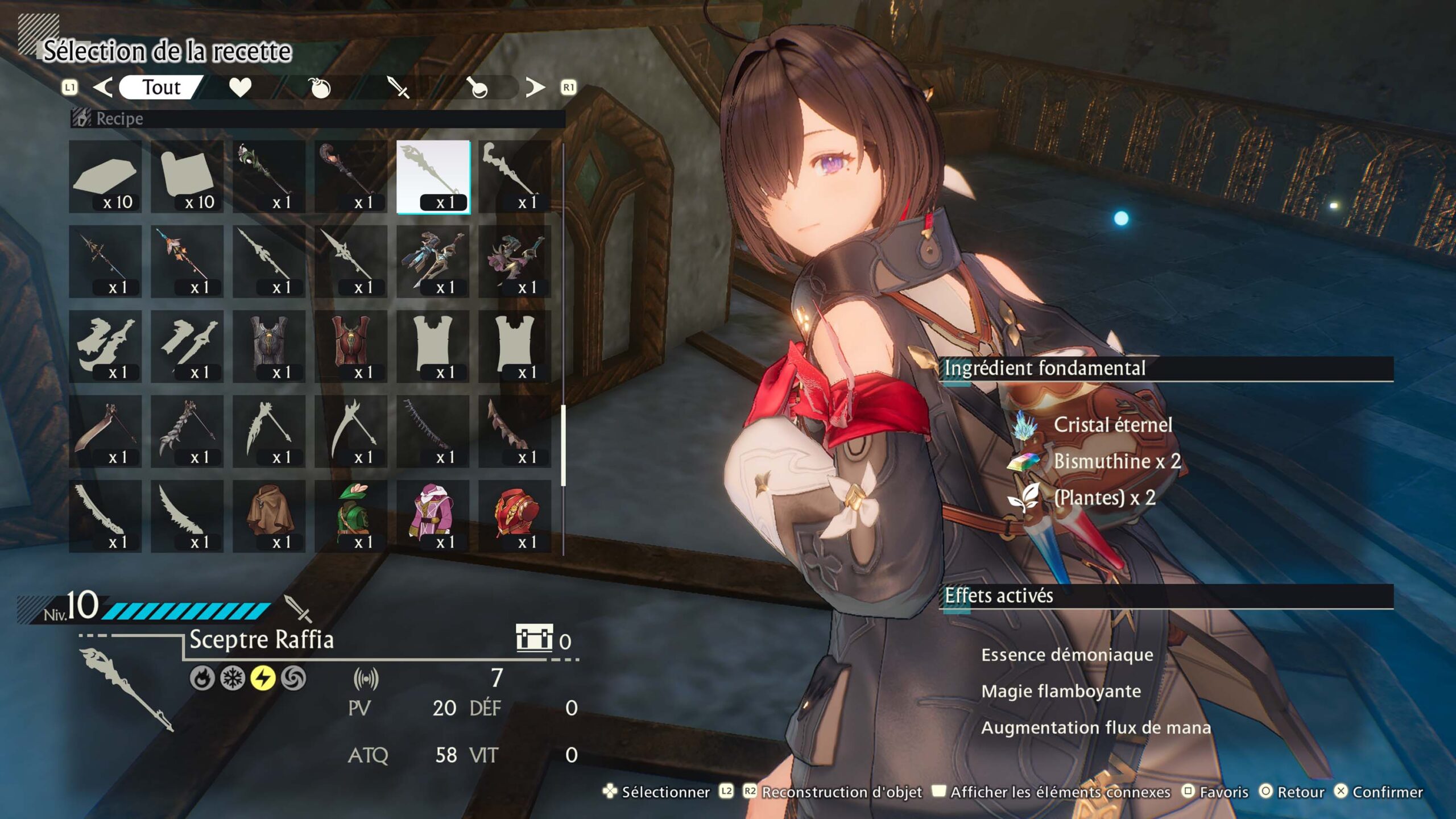Select the Bismuthine x 2 ingredient
The width and height of the screenshot is (1456, 819).
tap(1116, 461)
